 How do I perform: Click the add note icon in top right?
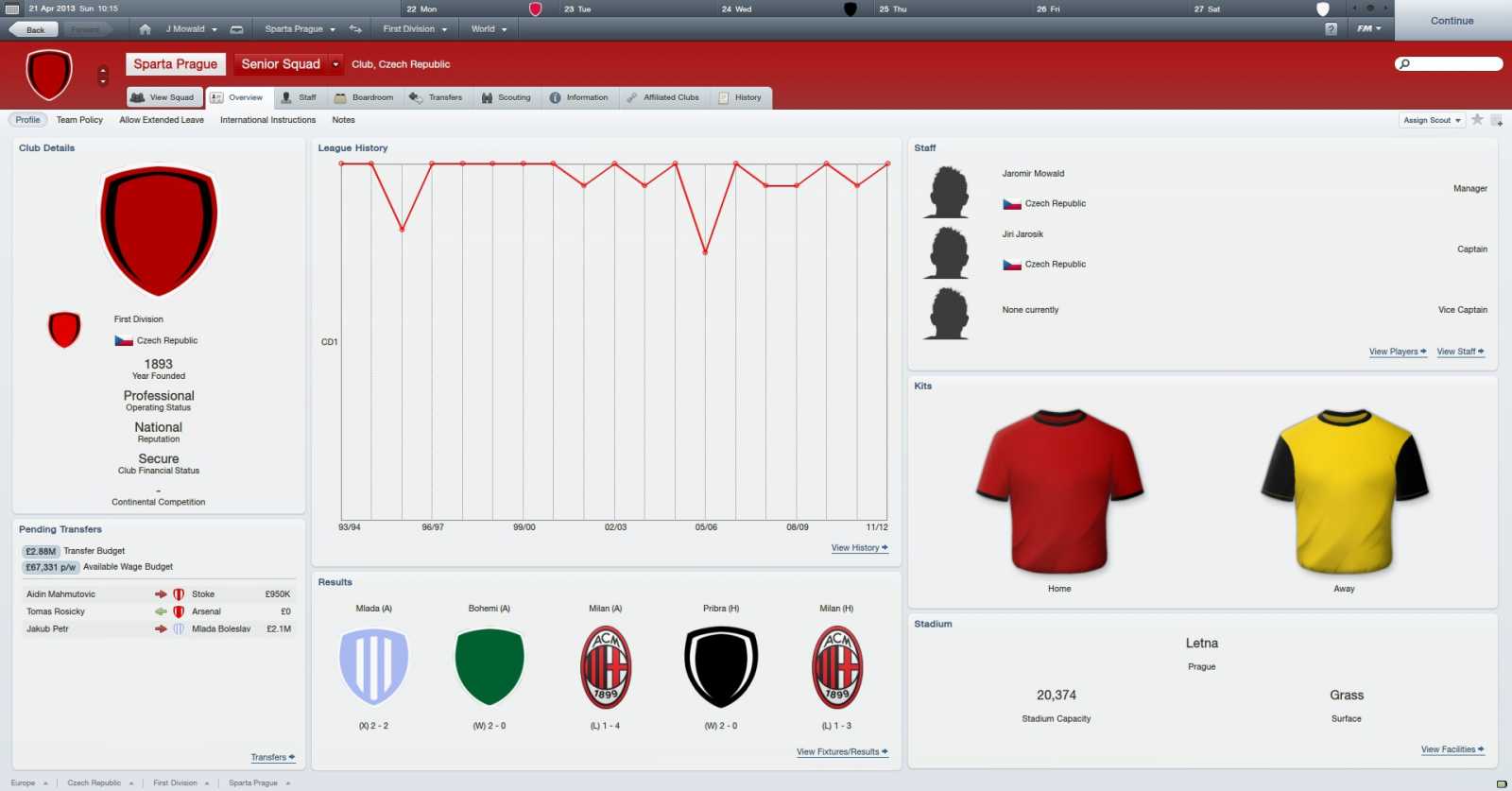(x=1496, y=120)
